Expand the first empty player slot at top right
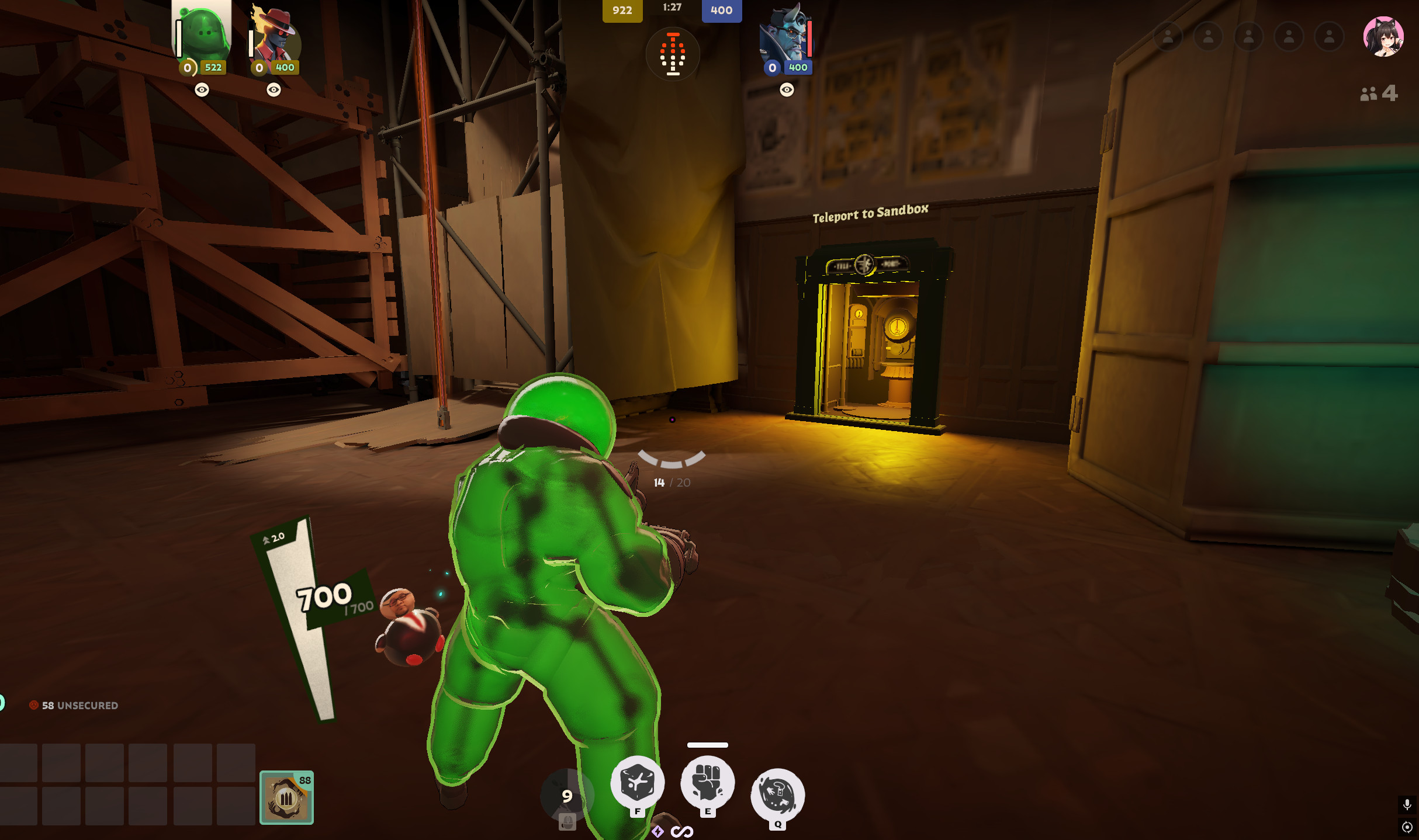This screenshot has height=840, width=1419. (x=1170, y=36)
